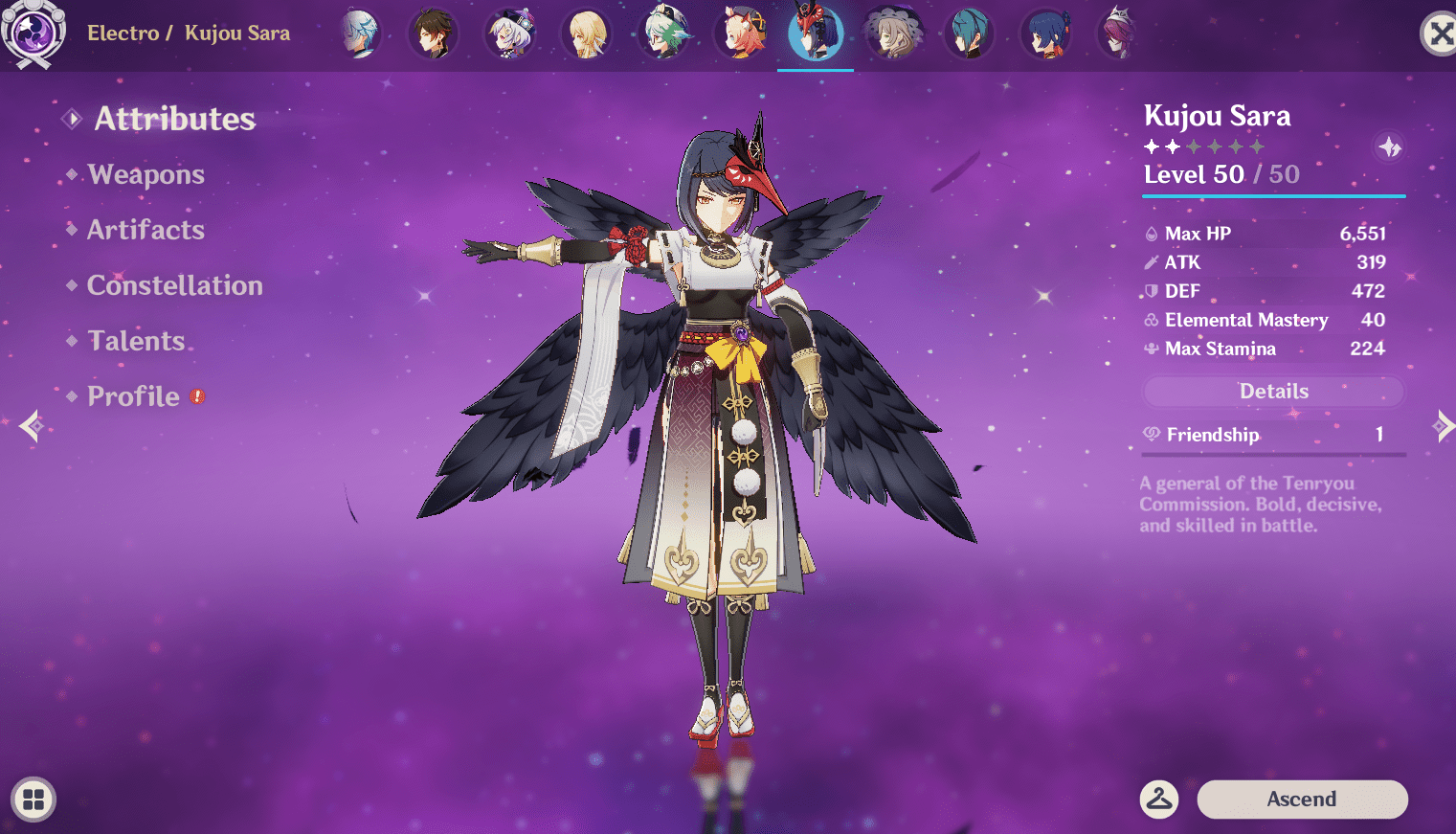
Task: Click the sparkle icon beside character name
Action: click(1389, 147)
